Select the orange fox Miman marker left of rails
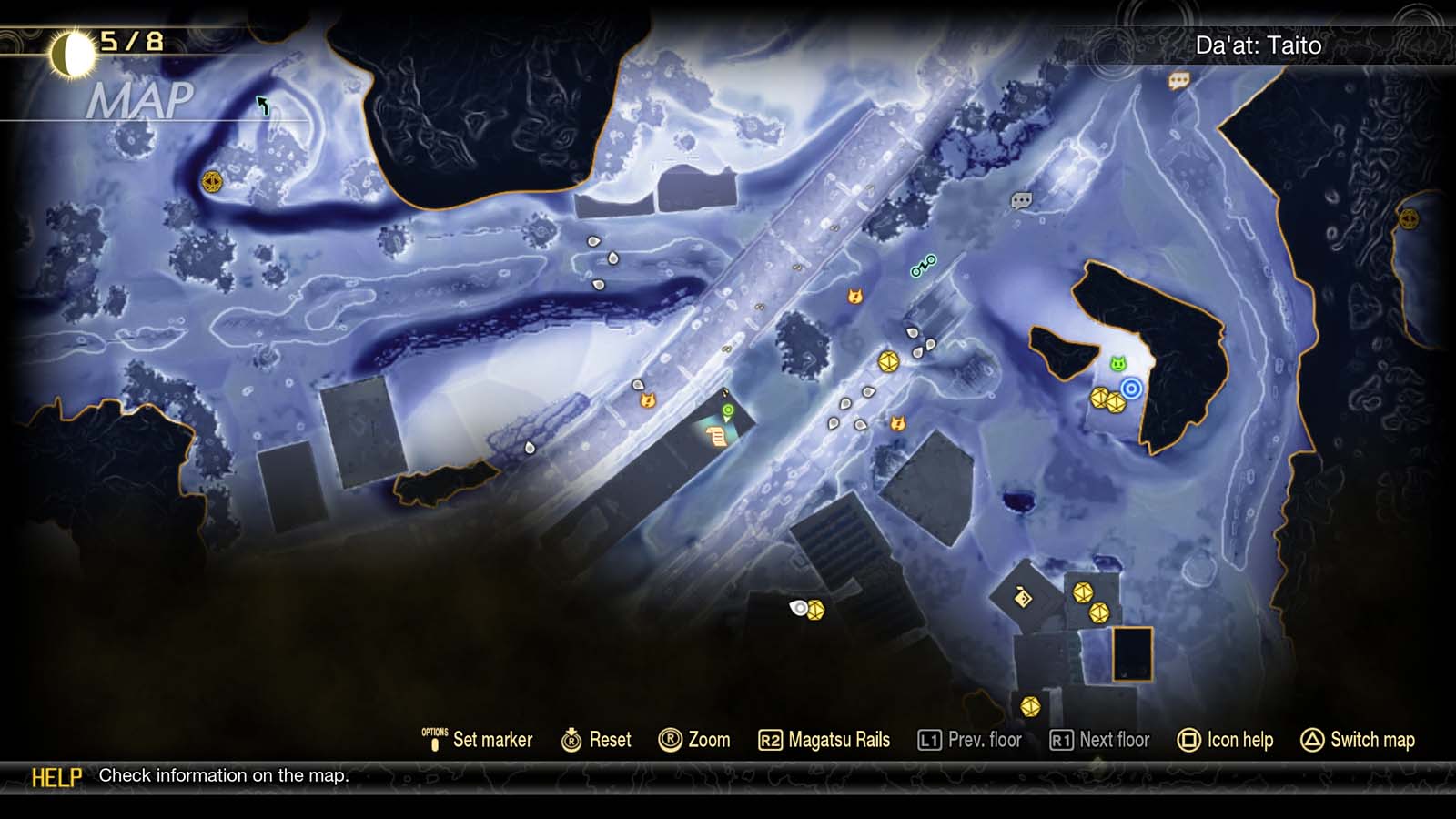 coord(650,400)
